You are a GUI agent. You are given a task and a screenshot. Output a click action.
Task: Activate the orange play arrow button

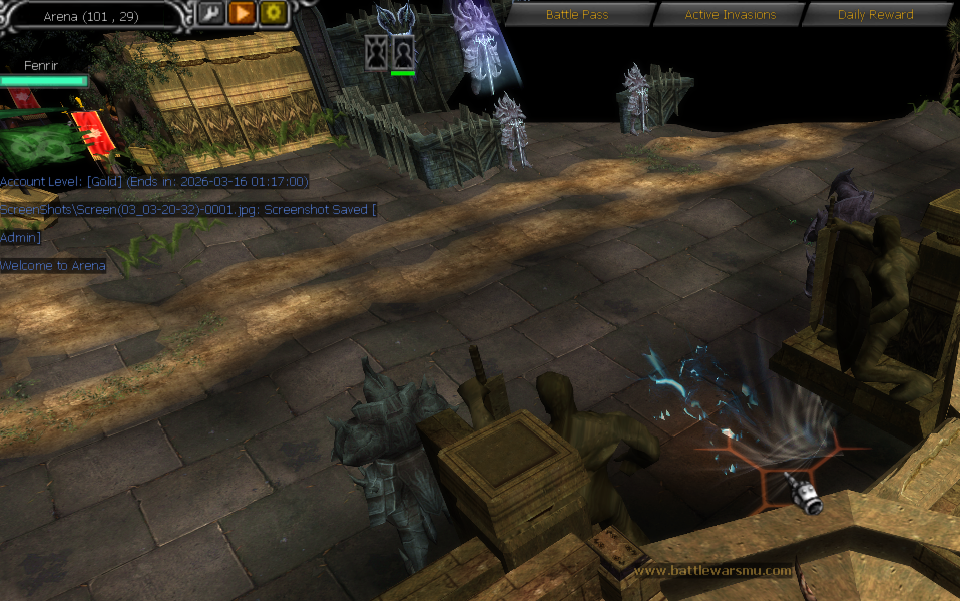tap(242, 13)
